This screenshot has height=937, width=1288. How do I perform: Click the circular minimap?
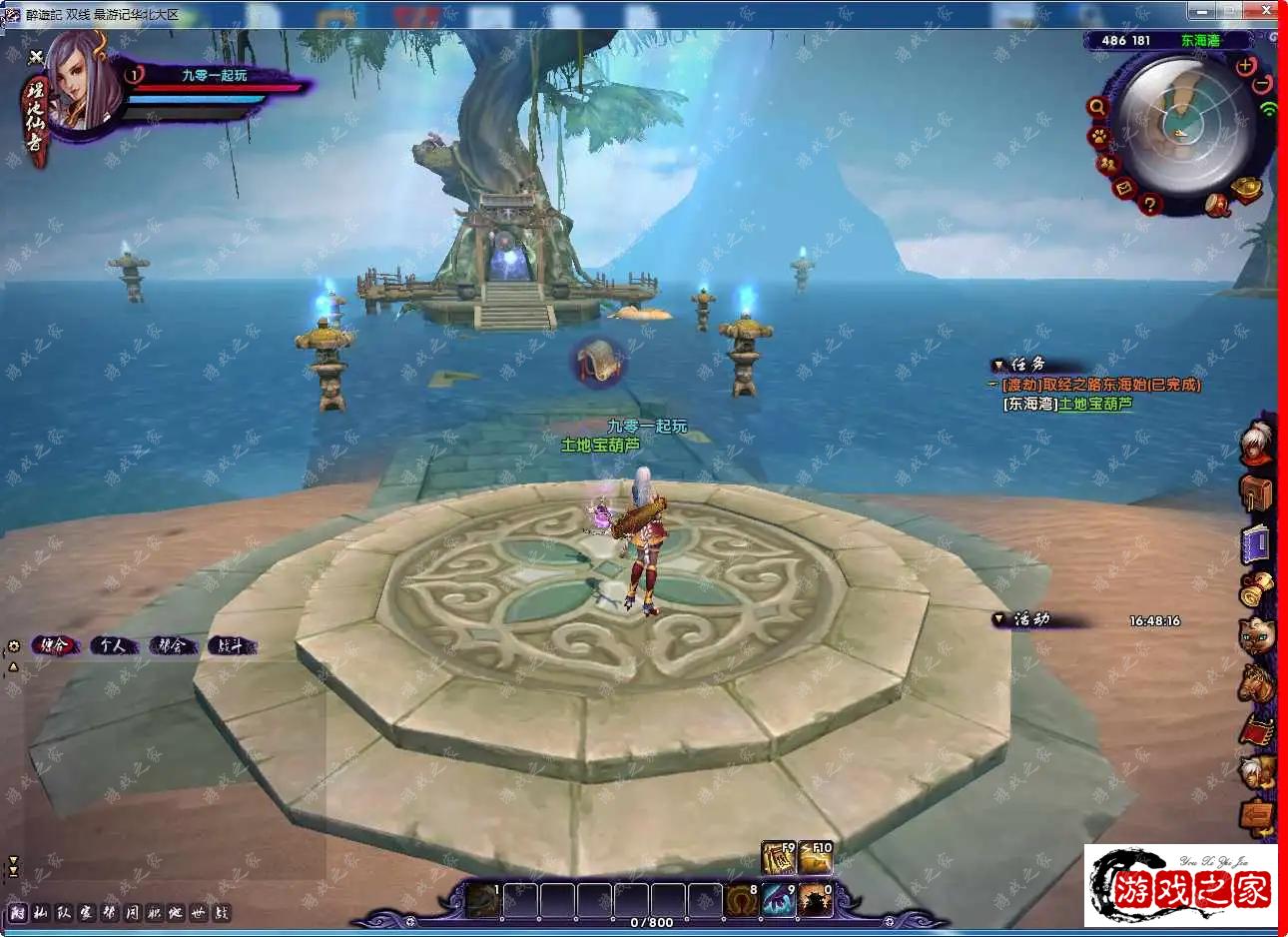click(1184, 123)
